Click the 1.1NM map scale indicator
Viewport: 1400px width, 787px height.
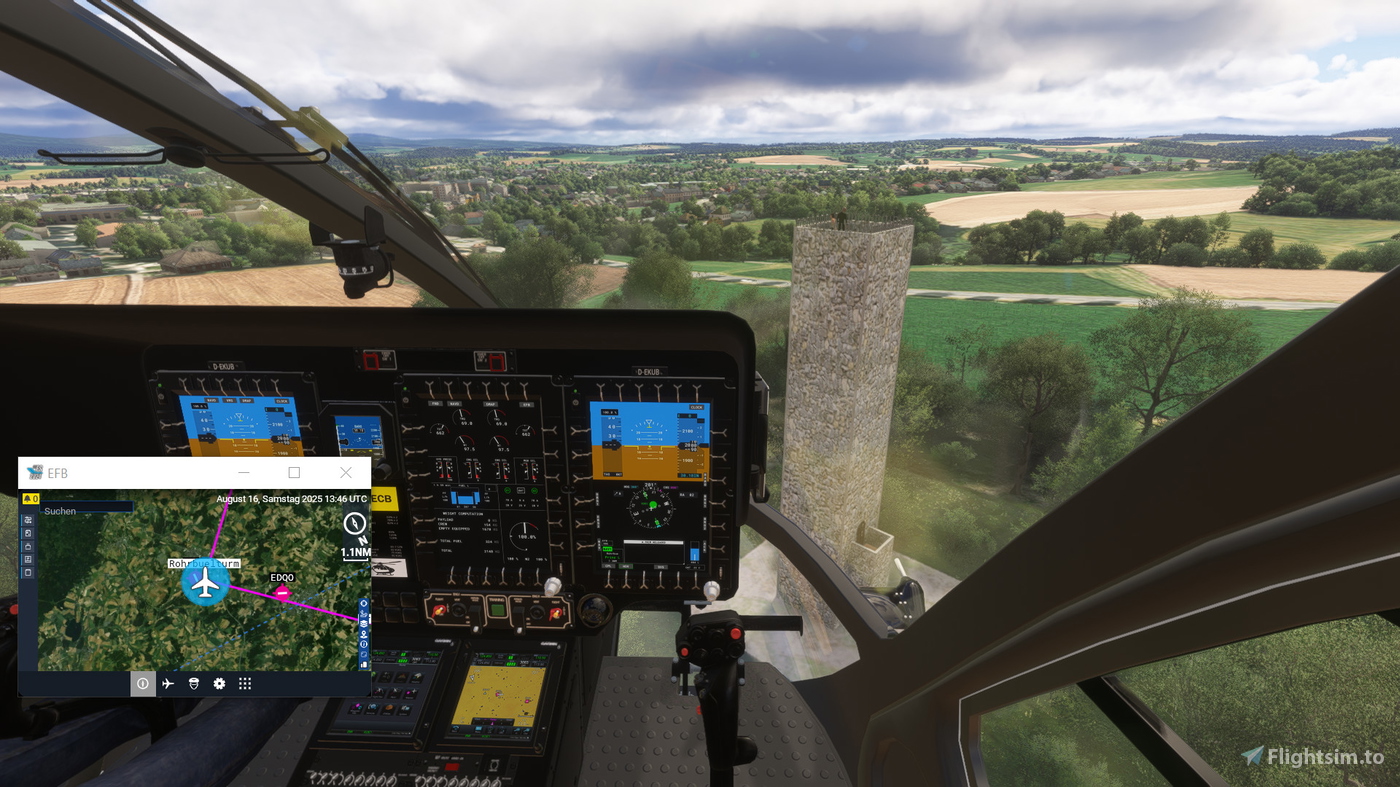pyautogui.click(x=356, y=552)
